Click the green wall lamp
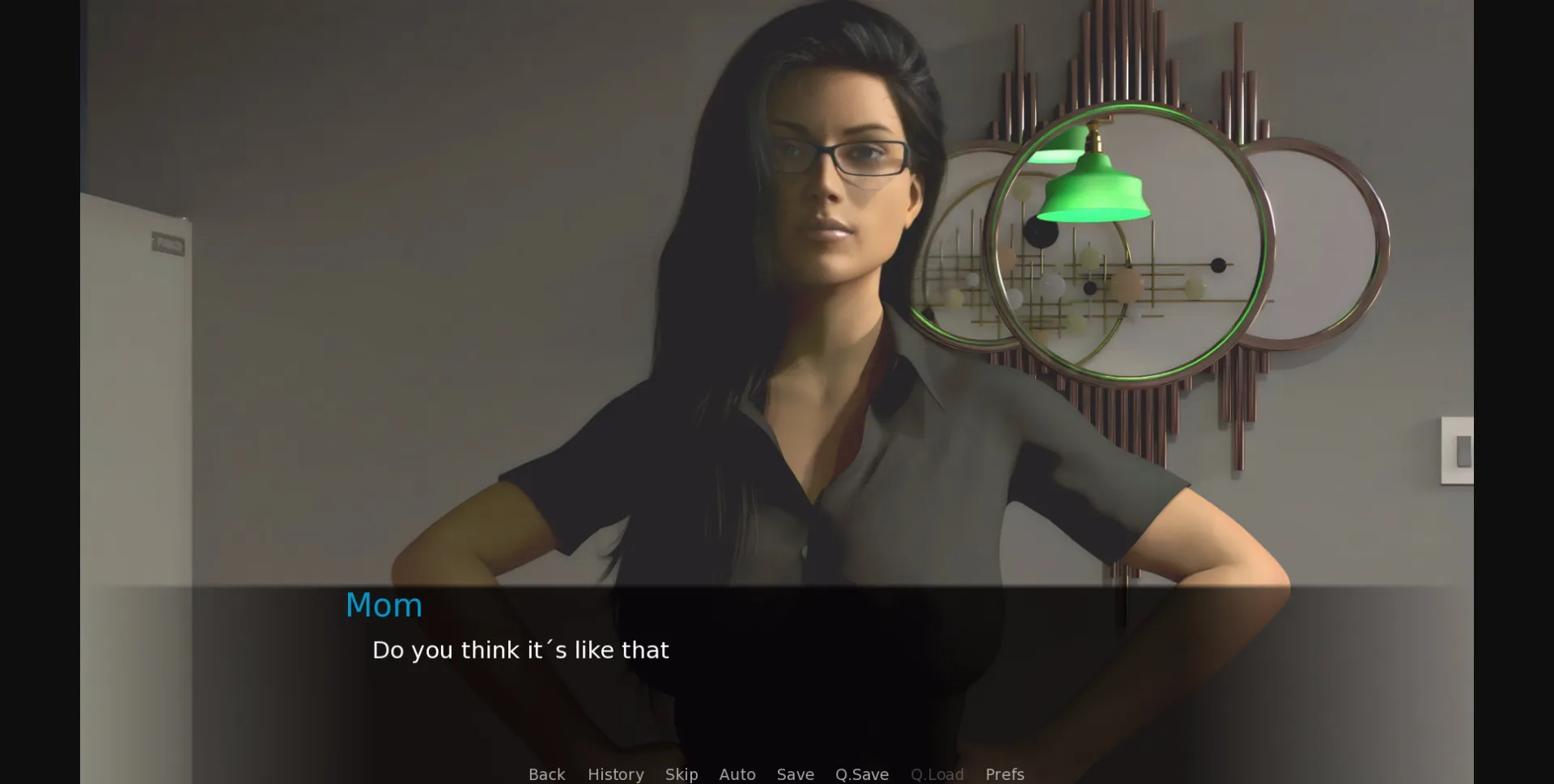The image size is (1554, 784). (x=1094, y=186)
